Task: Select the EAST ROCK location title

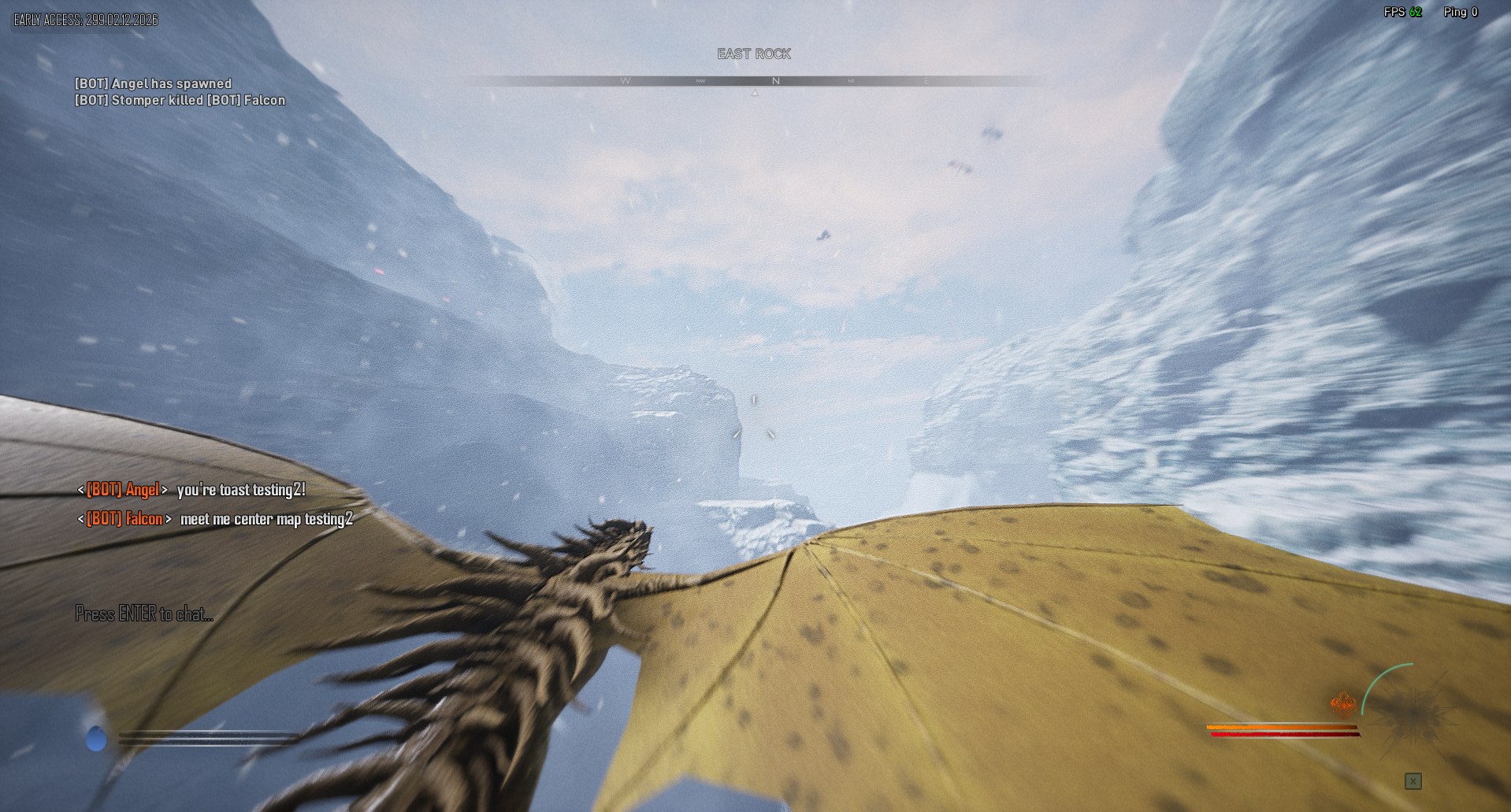Action: coord(753,54)
